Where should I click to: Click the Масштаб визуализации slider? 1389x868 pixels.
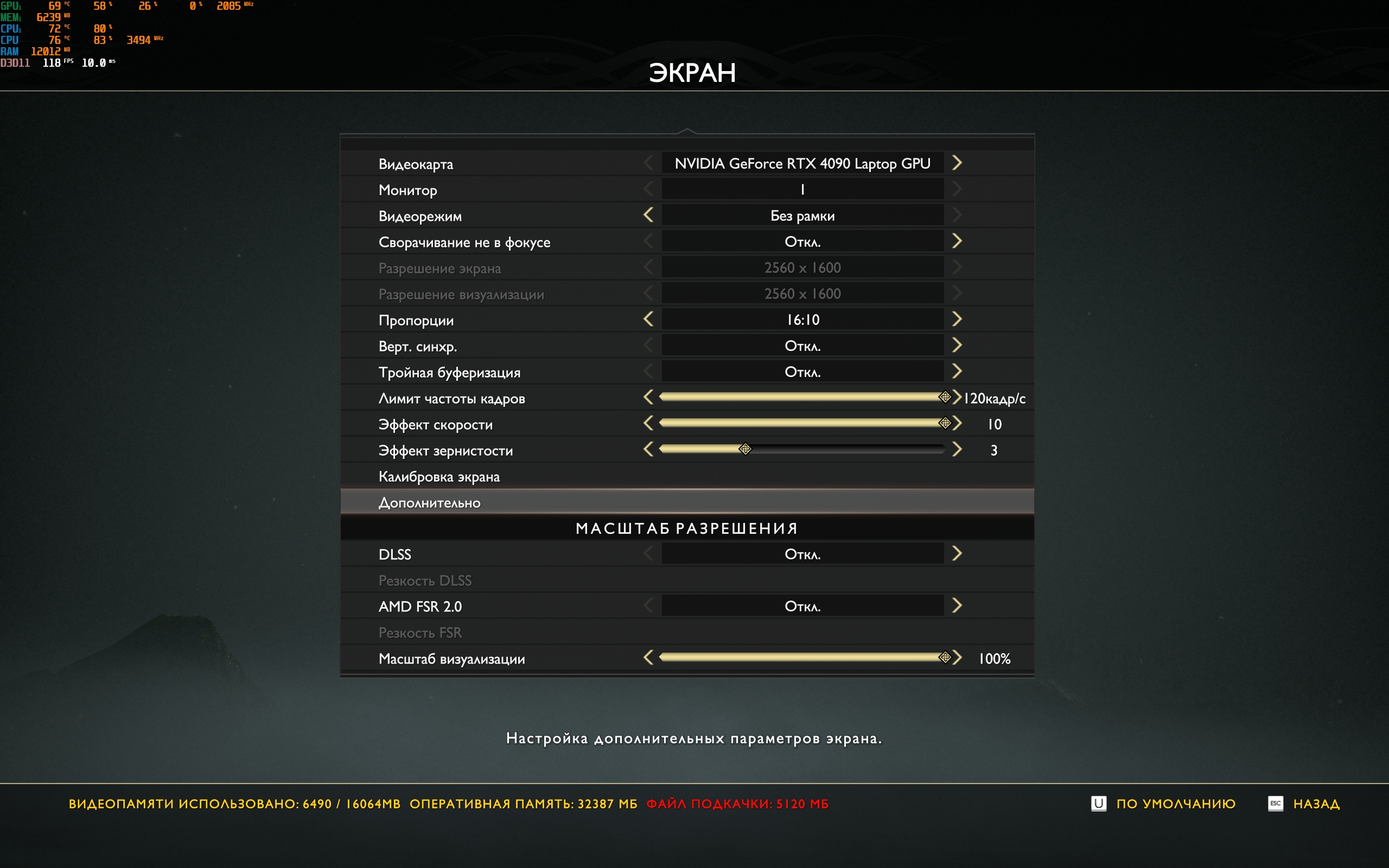click(x=802, y=658)
